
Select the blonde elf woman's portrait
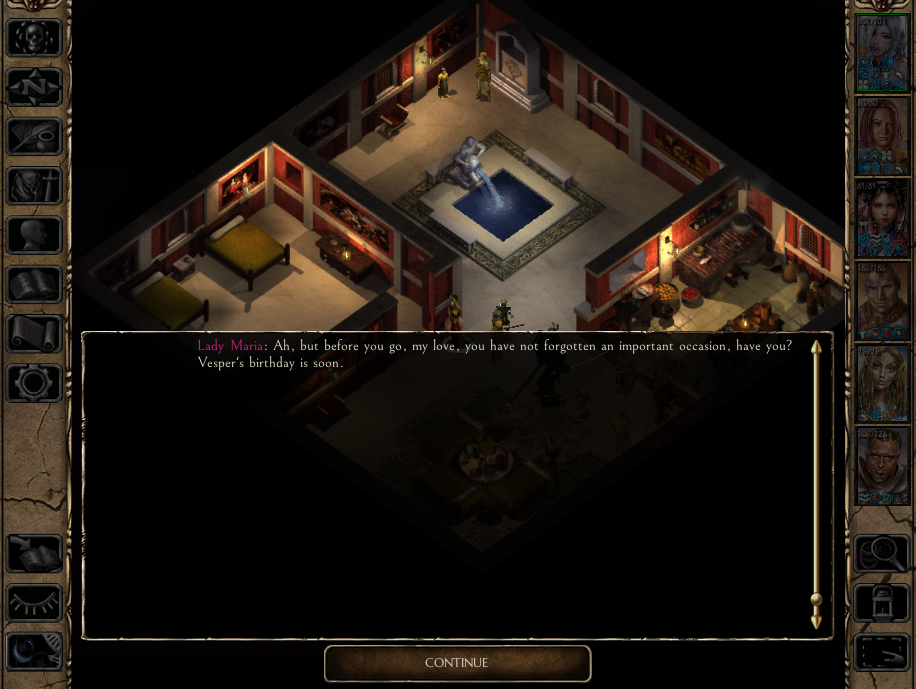(x=882, y=384)
